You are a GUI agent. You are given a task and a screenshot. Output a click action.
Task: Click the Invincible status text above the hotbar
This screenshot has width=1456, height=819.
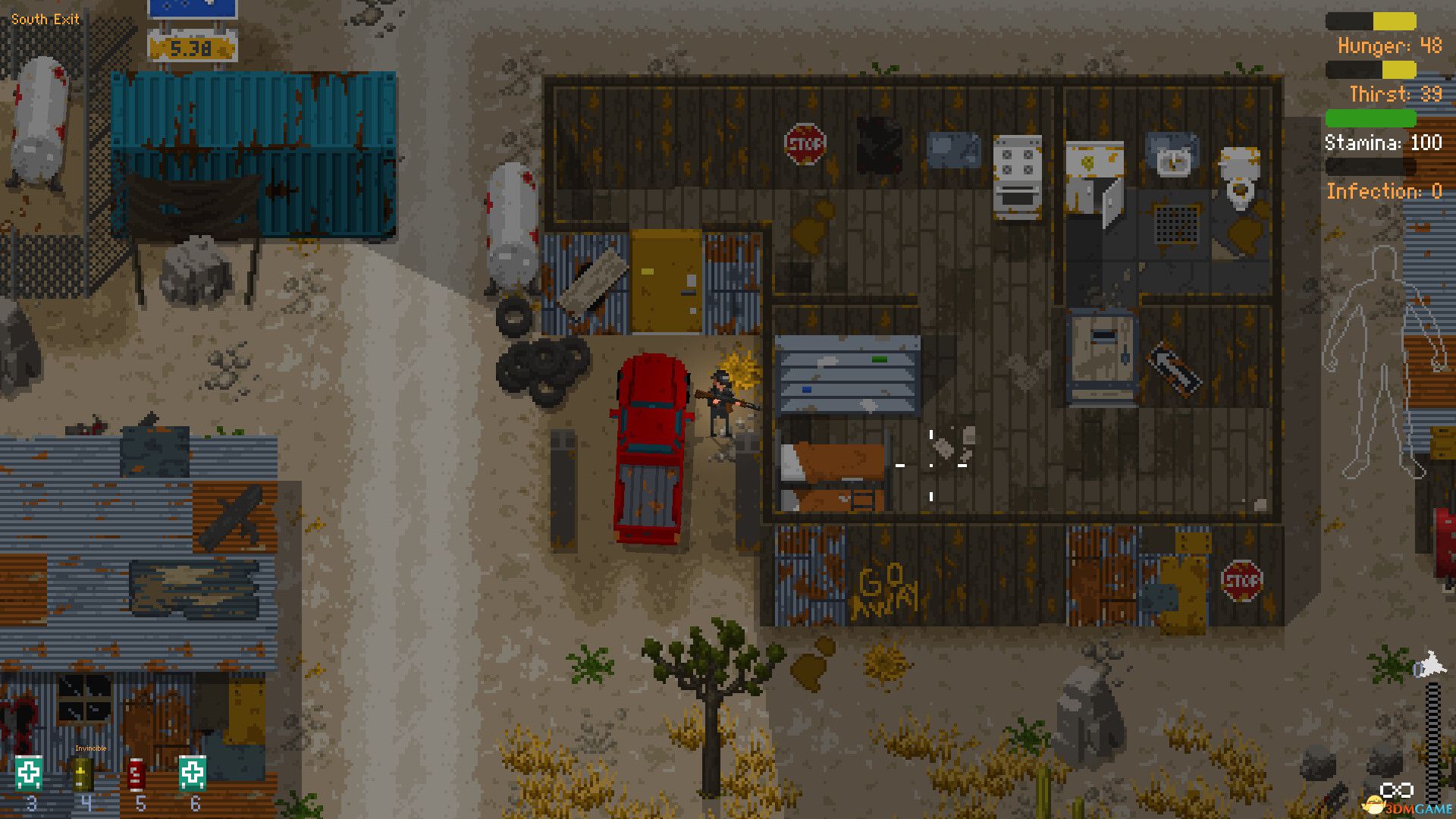pos(91,748)
